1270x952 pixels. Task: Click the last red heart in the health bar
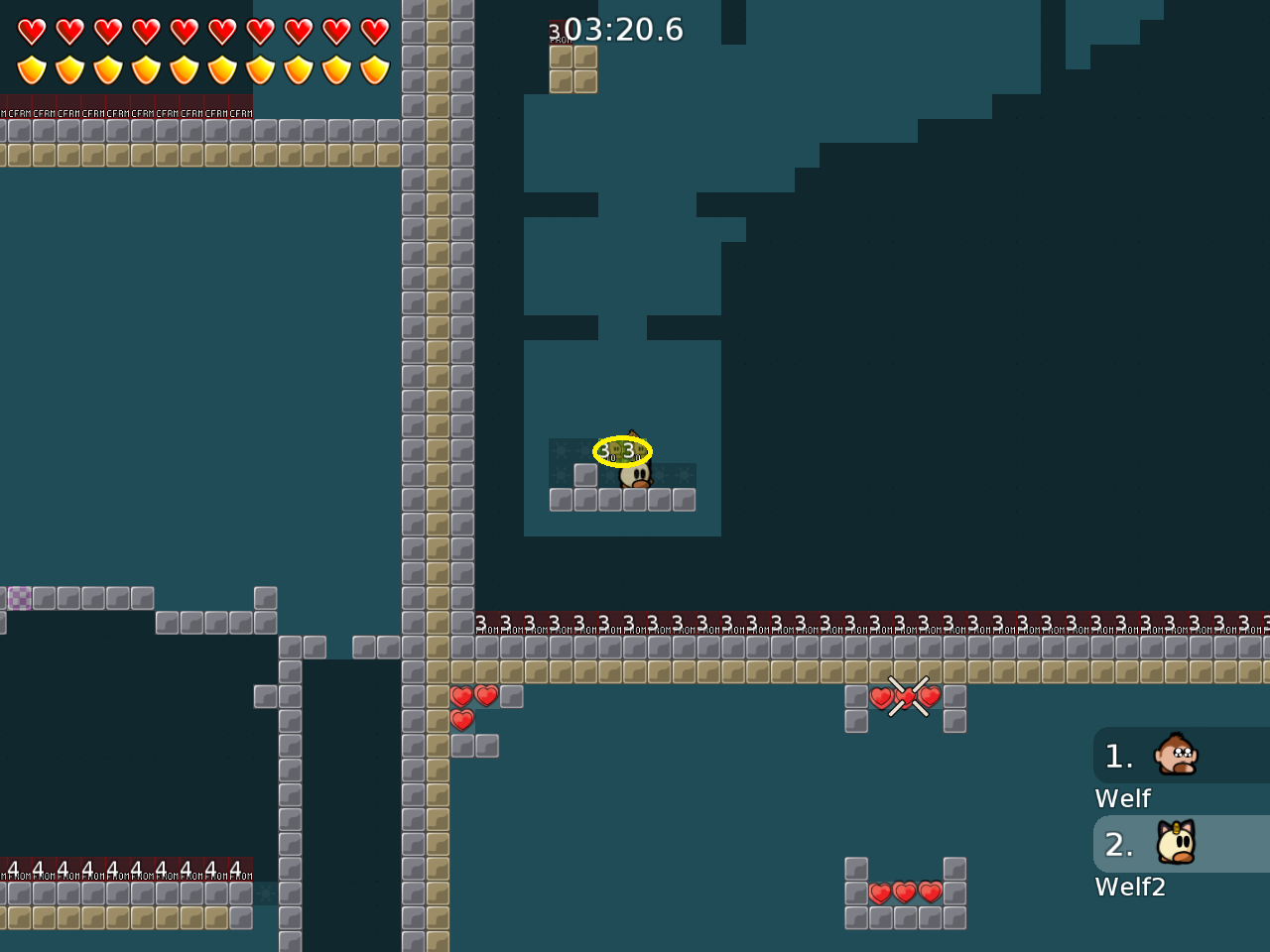pyautogui.click(x=373, y=31)
